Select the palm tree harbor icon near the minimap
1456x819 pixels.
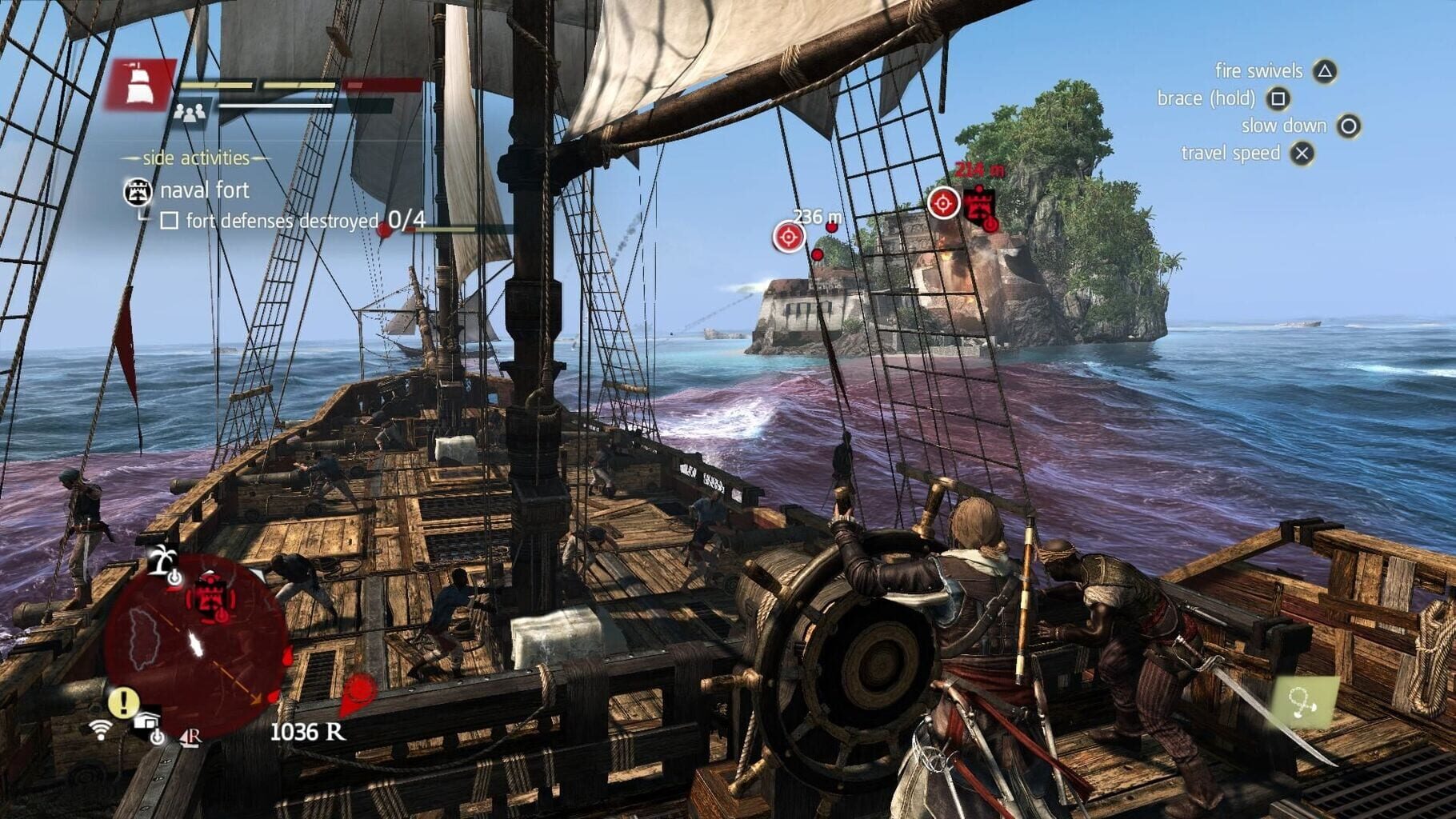pos(162,561)
